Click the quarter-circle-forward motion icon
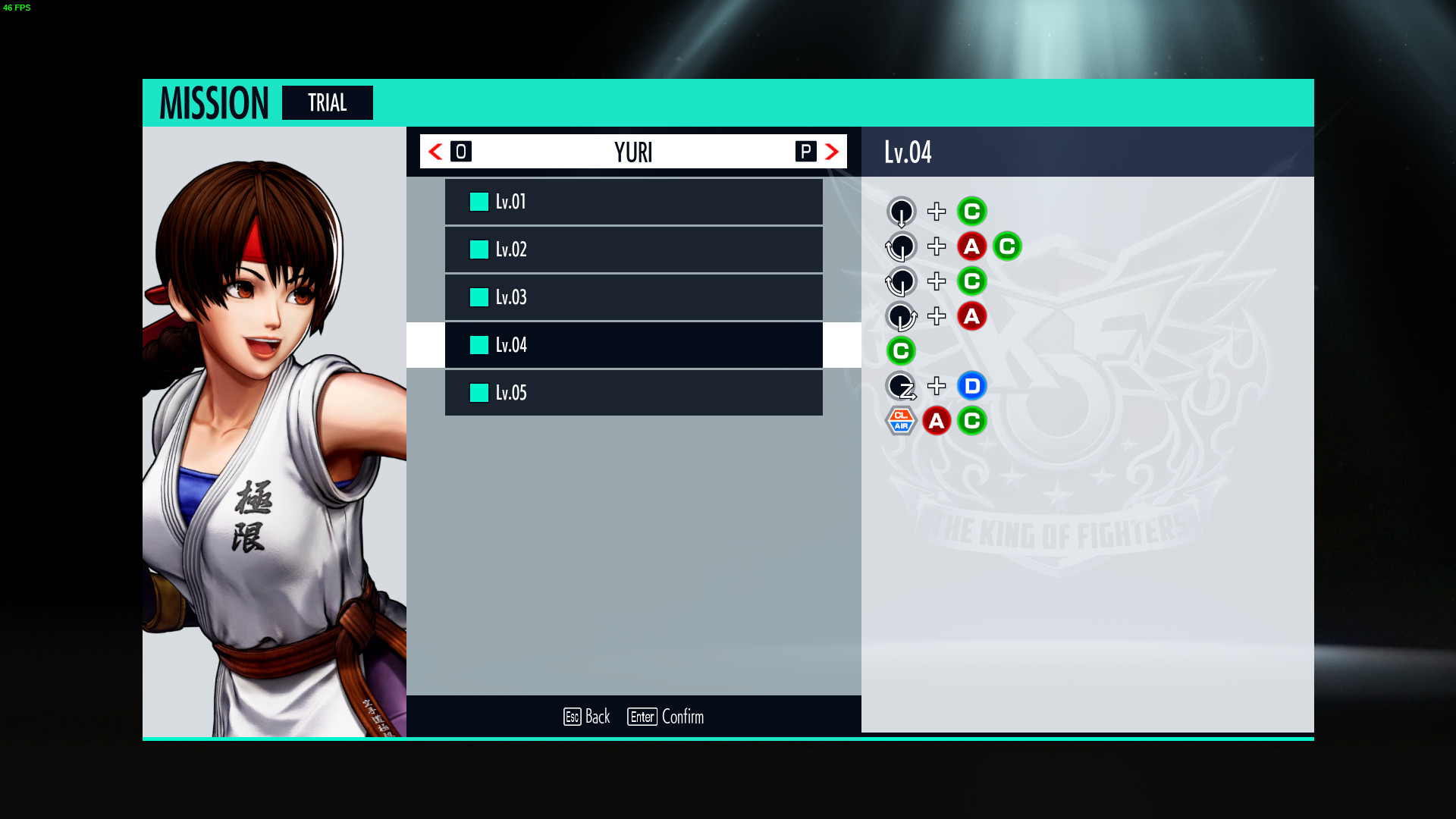 coord(901,316)
